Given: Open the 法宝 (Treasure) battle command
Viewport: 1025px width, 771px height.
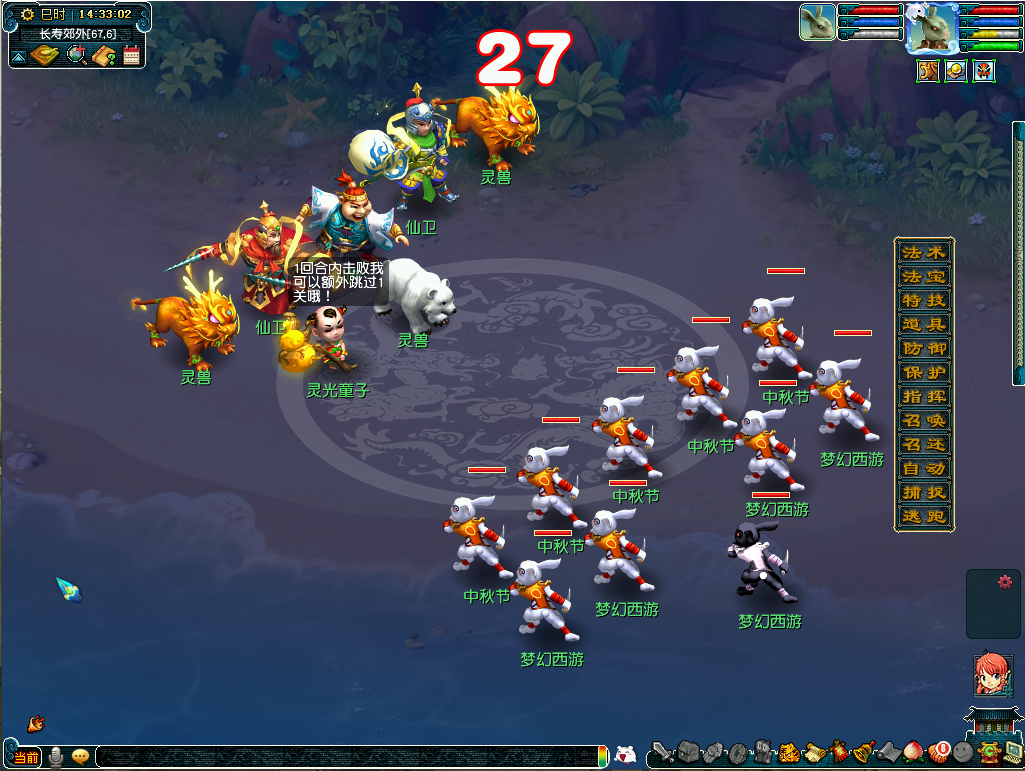Looking at the screenshot, I should coord(923,276).
